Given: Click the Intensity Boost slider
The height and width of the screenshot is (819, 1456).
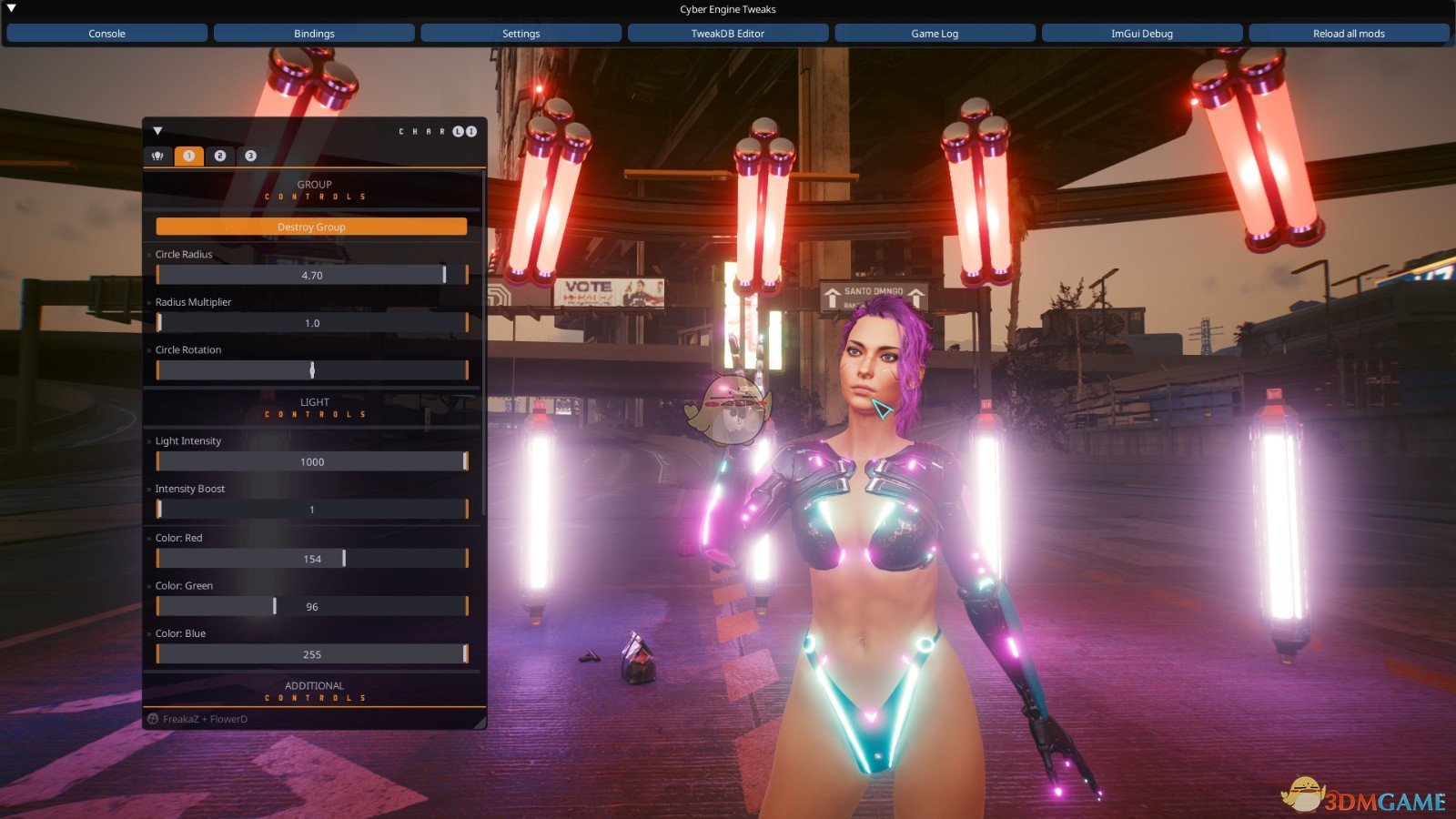Looking at the screenshot, I should point(311,510).
